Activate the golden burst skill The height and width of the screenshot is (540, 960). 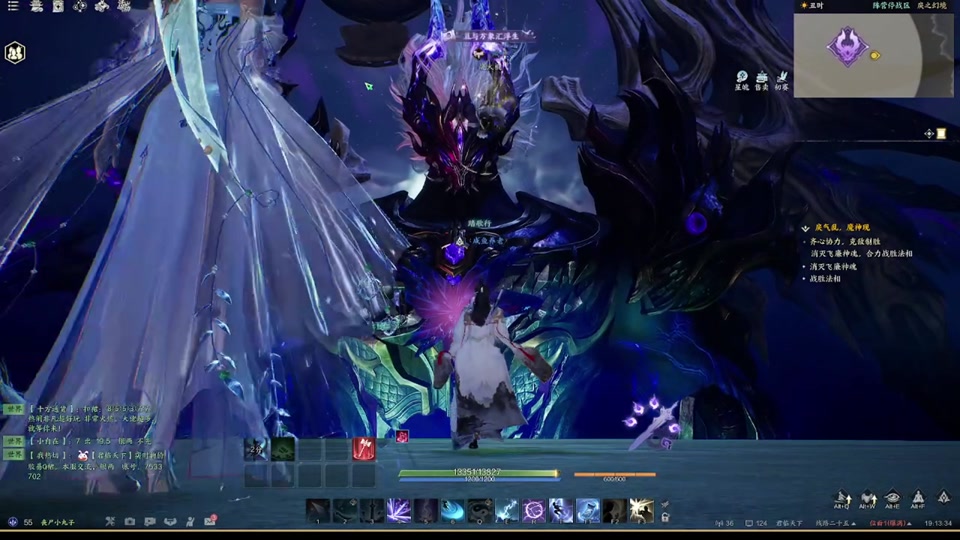coord(642,510)
